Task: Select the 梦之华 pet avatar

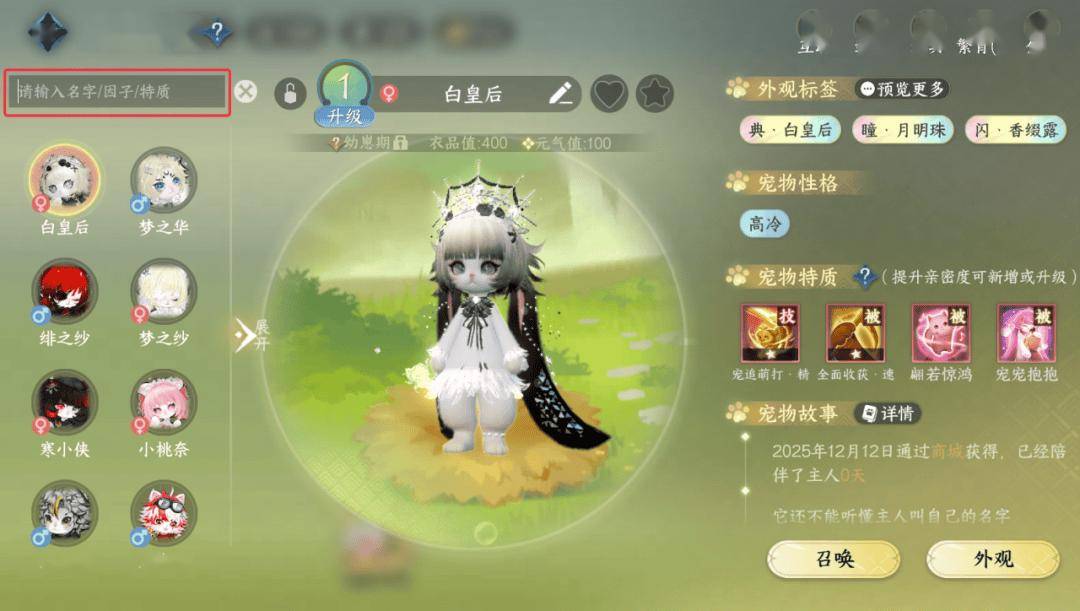Action: (x=164, y=180)
